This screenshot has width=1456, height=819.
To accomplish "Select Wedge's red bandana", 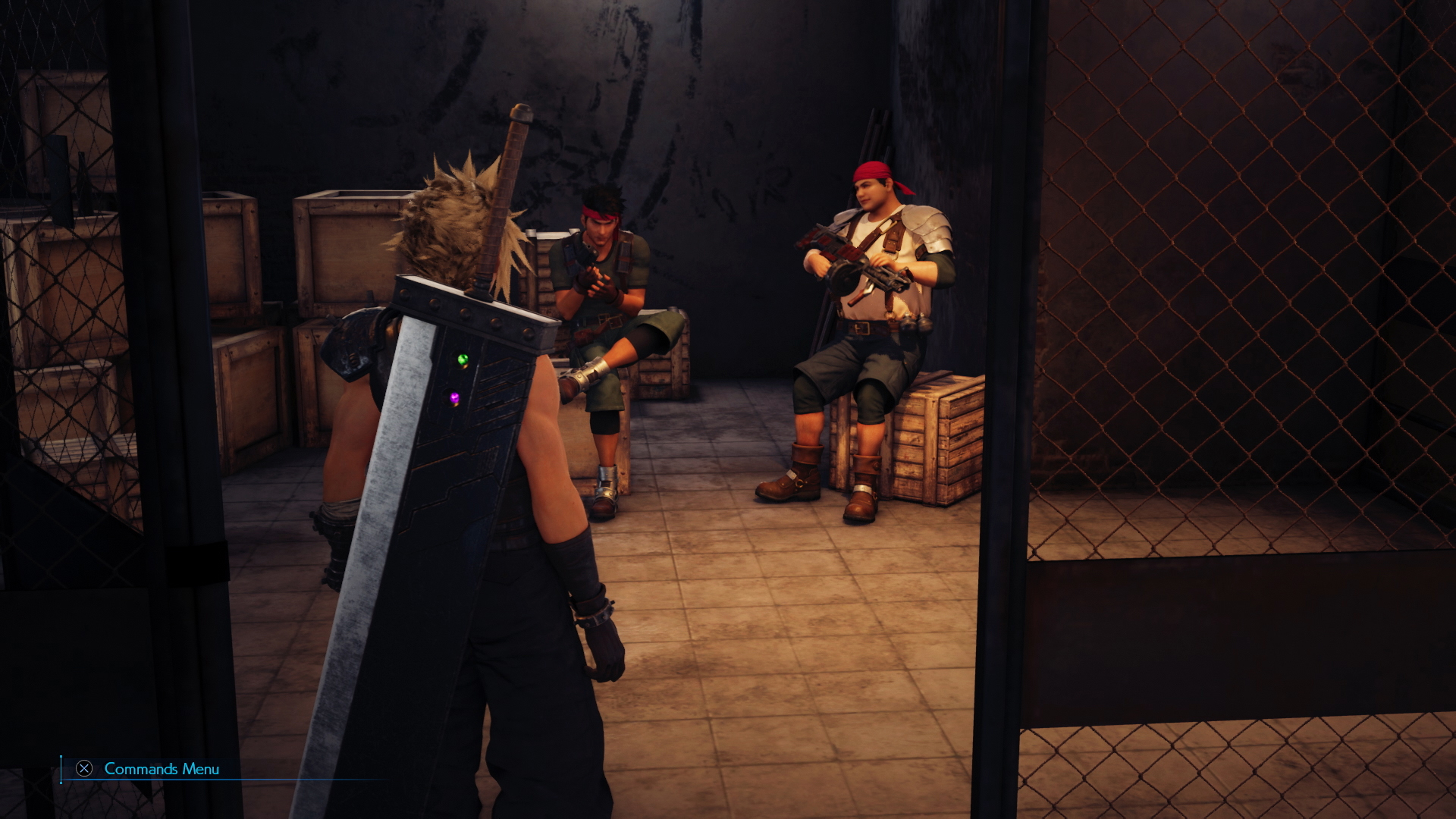I will click(x=874, y=174).
